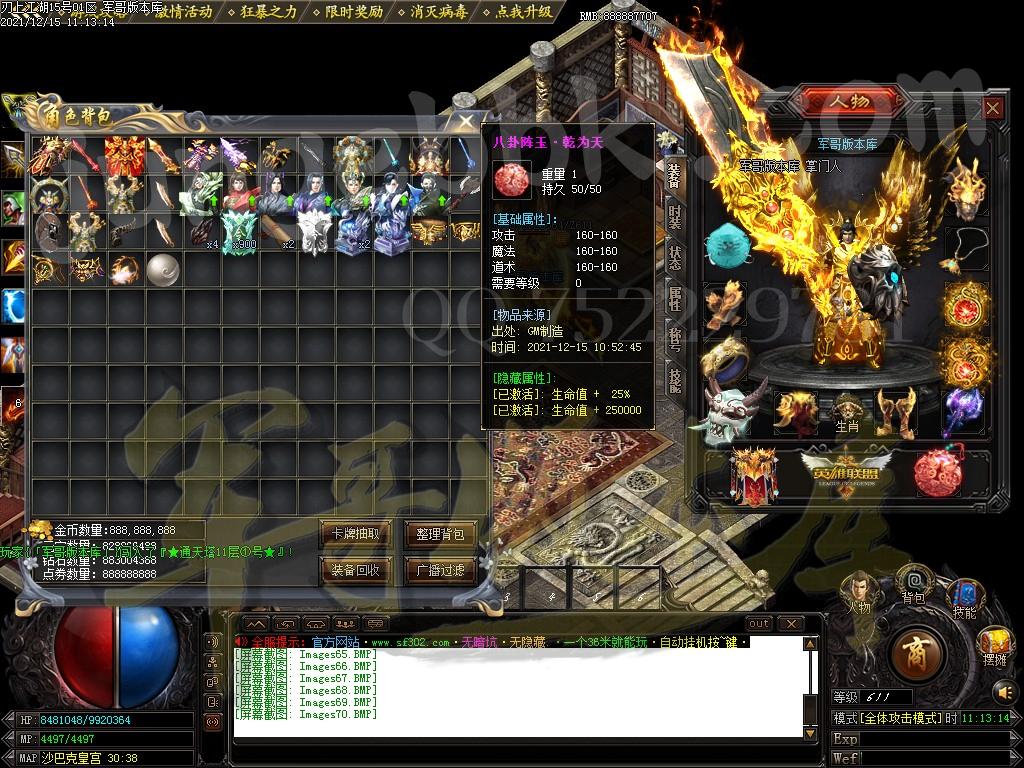The height and width of the screenshot is (768, 1024).
Task: Close the 角色背包 inventory window
Action: coord(466,121)
